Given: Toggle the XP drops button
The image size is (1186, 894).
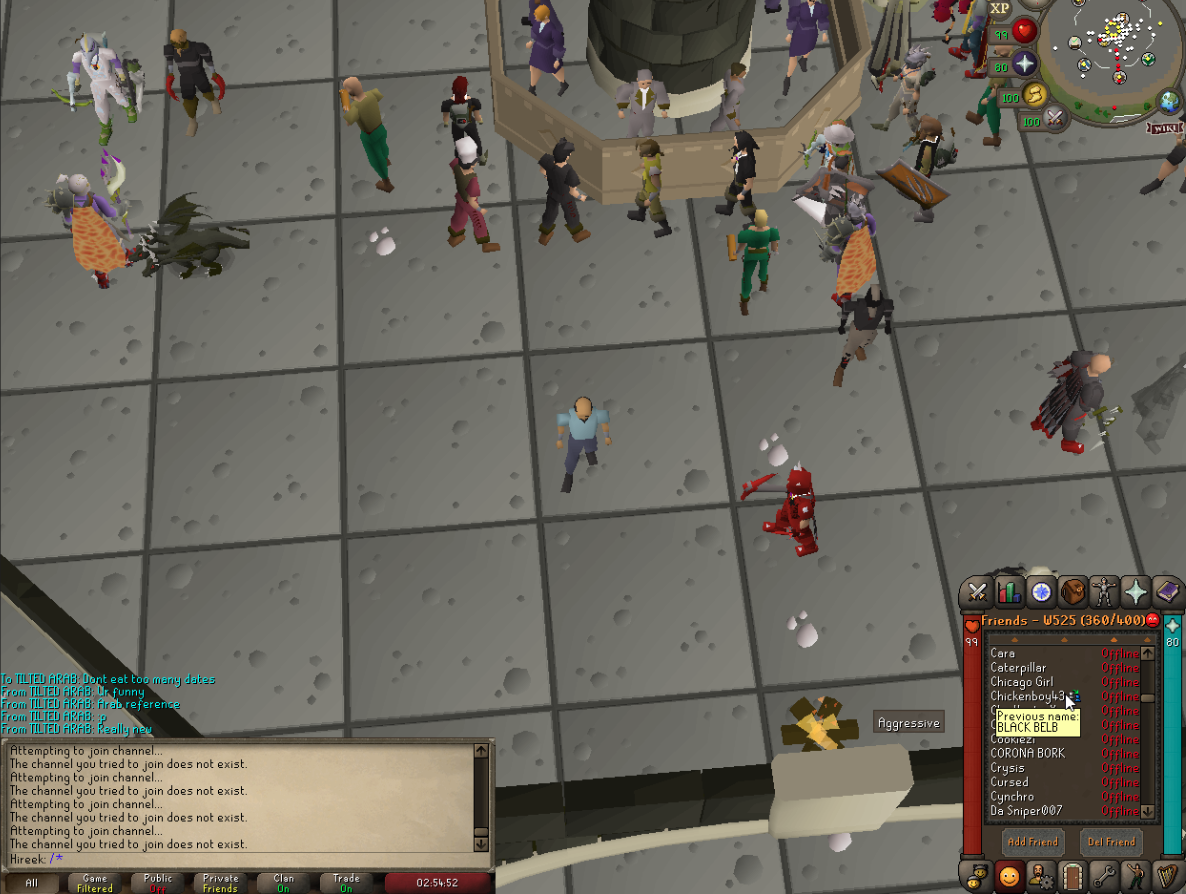Looking at the screenshot, I should point(1000,9).
